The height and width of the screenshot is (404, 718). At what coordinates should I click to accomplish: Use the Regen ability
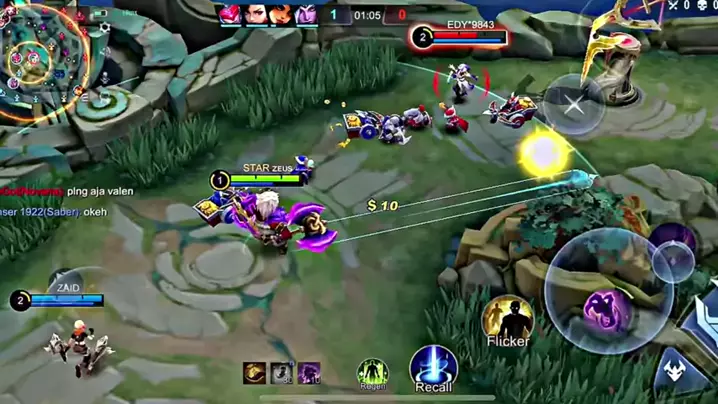coord(372,372)
